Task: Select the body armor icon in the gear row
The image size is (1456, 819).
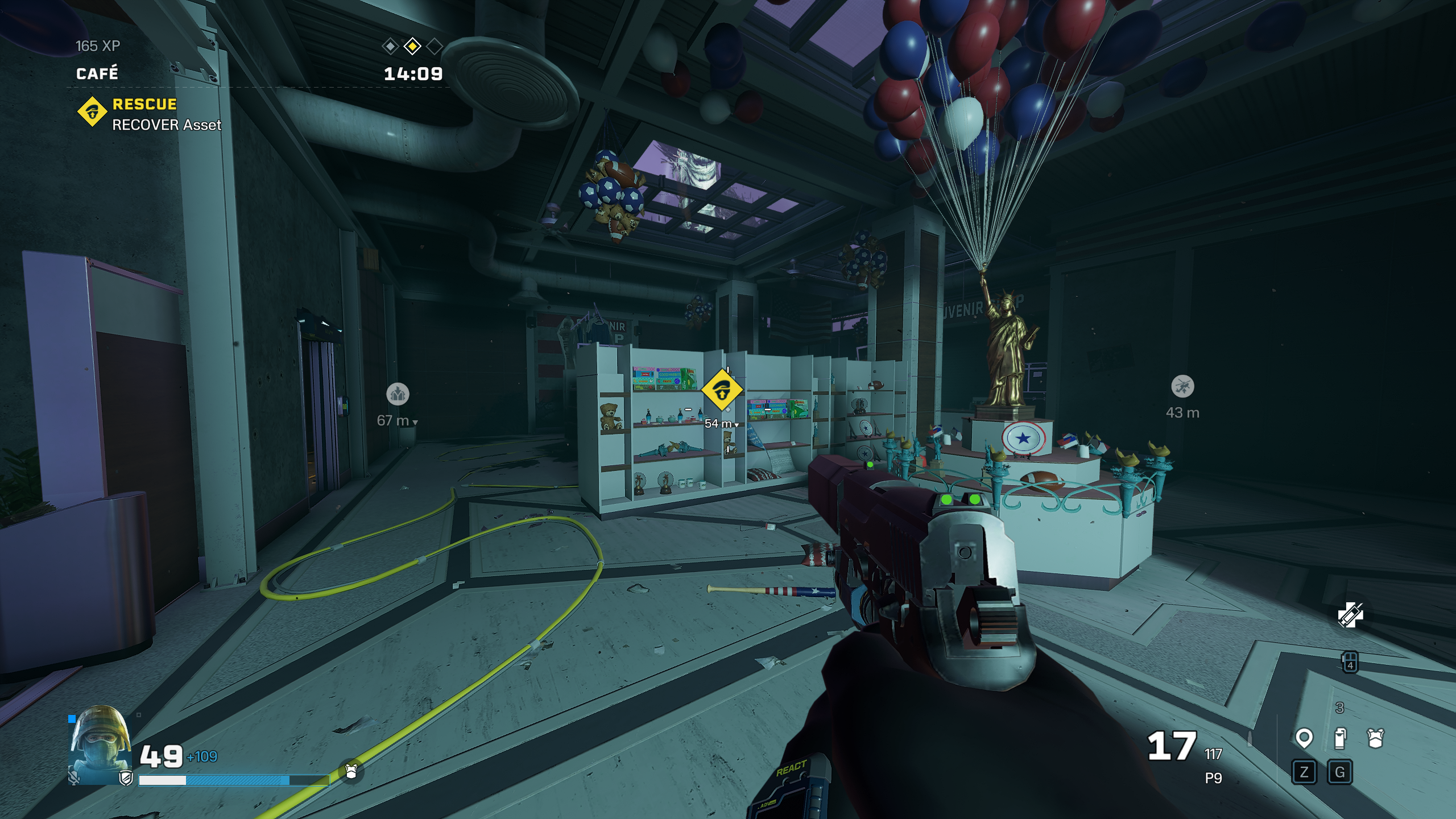Action: [1375, 739]
